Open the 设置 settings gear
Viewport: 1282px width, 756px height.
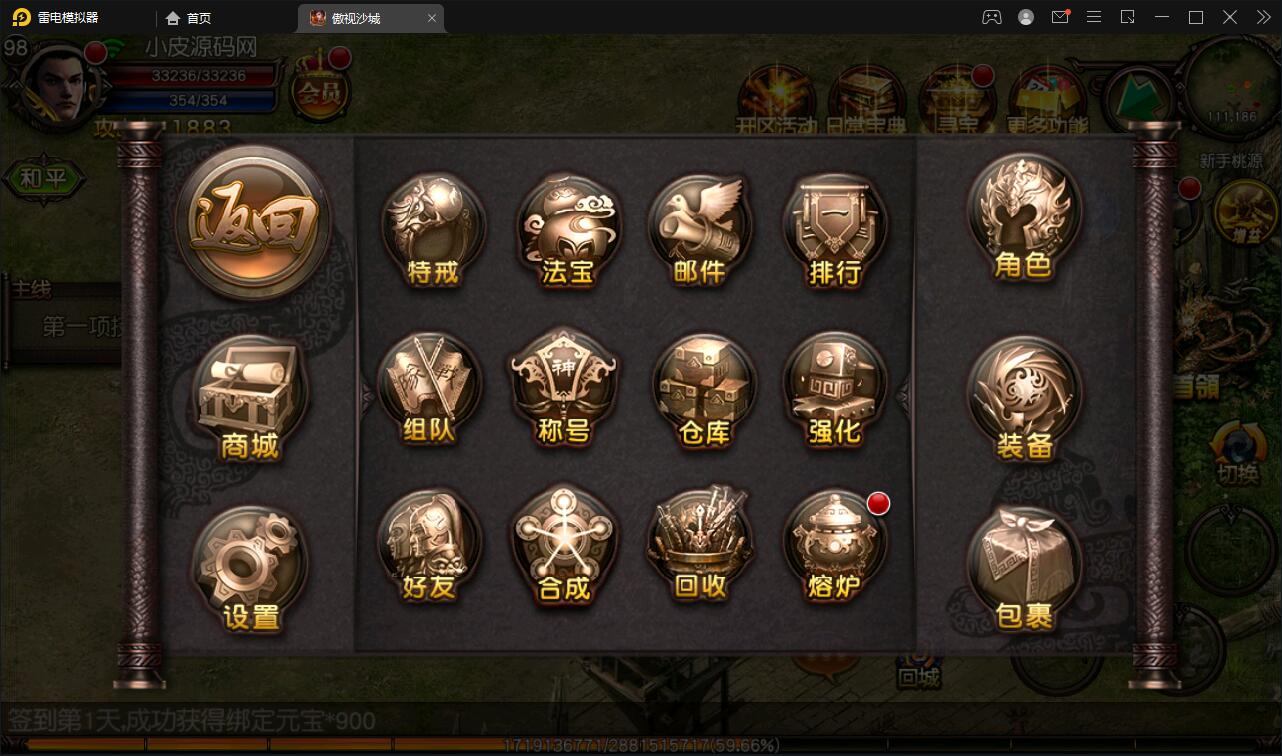(x=250, y=565)
